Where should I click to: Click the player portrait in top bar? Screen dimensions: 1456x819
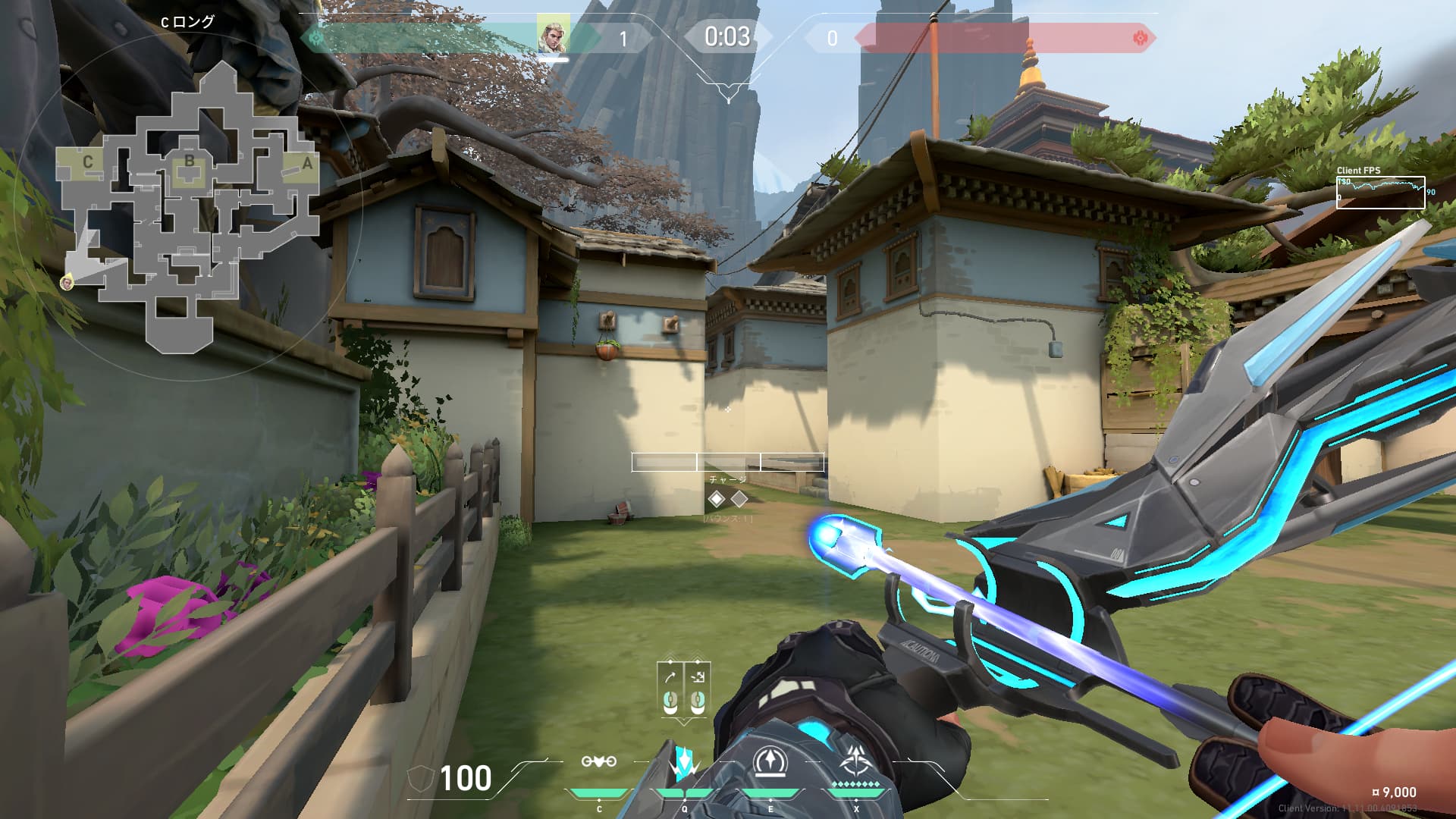(553, 35)
